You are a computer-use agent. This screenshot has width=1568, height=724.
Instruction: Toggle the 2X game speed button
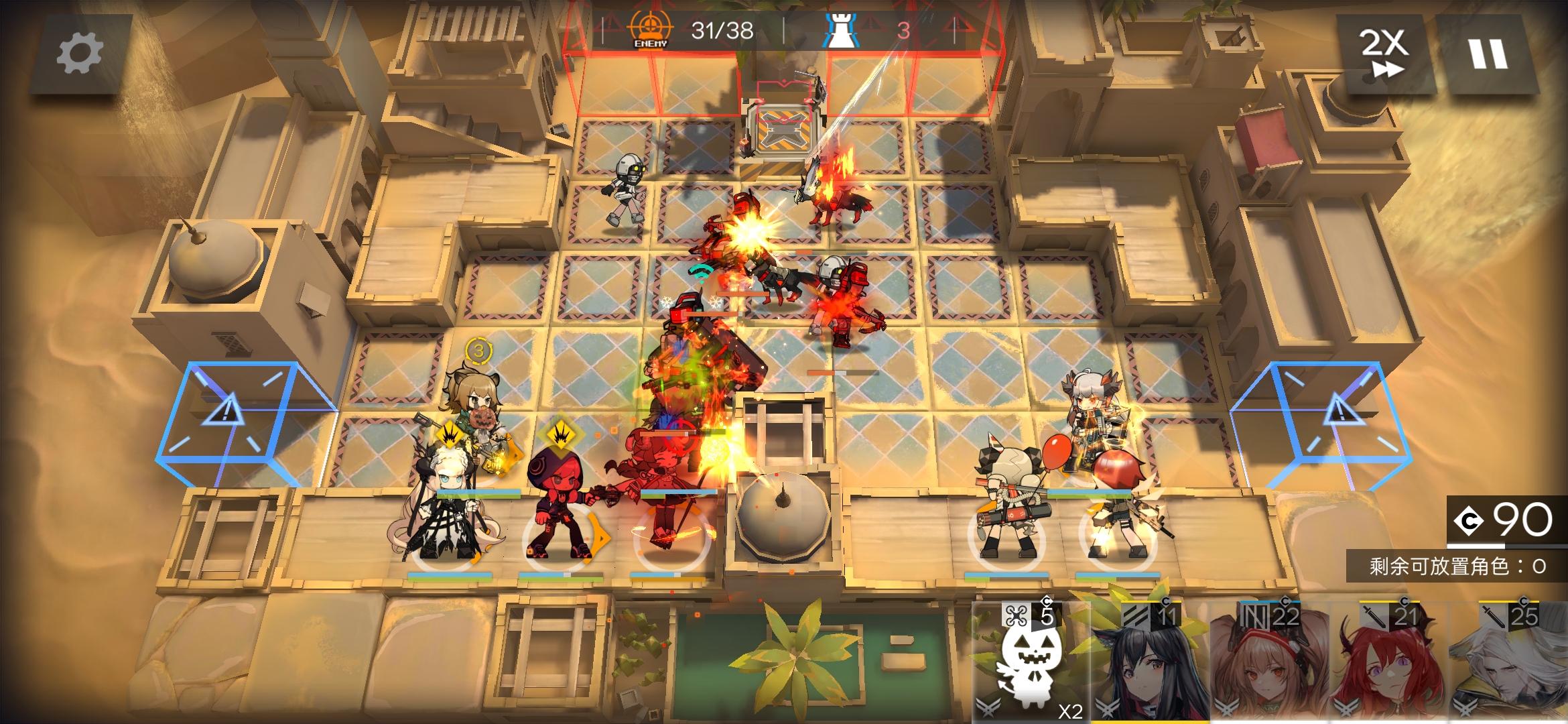1384,54
